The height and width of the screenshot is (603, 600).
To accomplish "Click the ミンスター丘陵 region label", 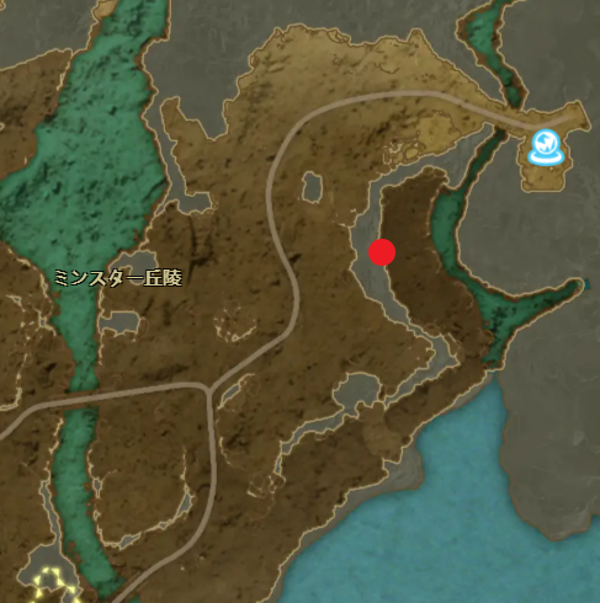I will (x=119, y=279).
